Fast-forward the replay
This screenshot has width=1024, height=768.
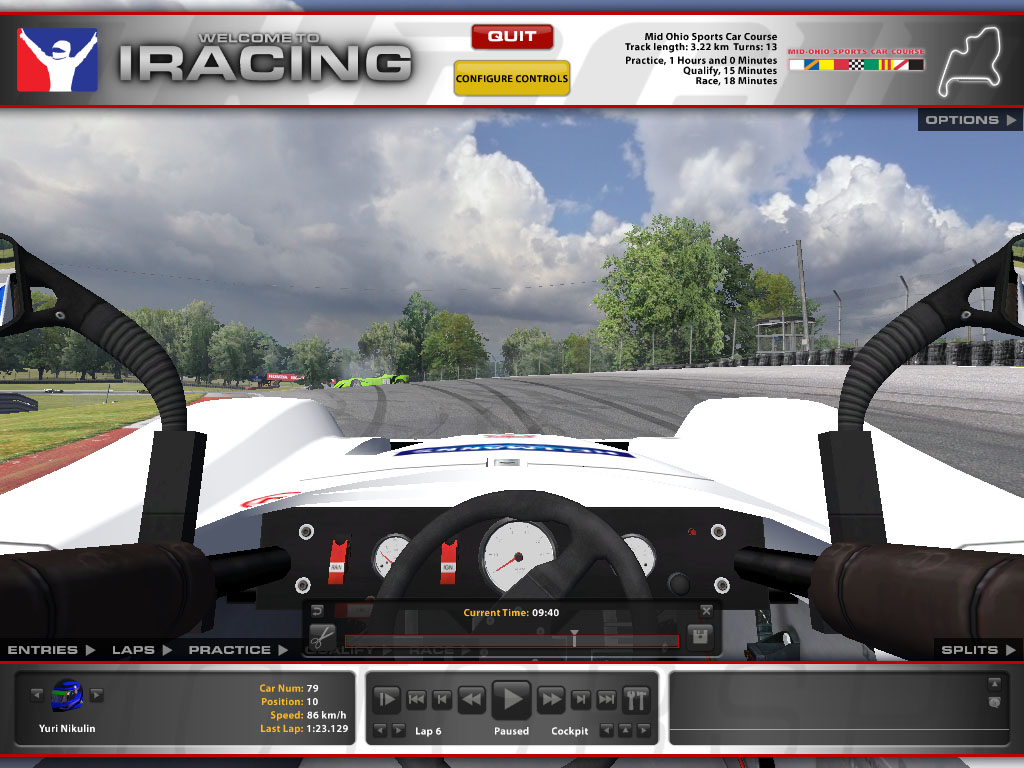pyautogui.click(x=552, y=699)
